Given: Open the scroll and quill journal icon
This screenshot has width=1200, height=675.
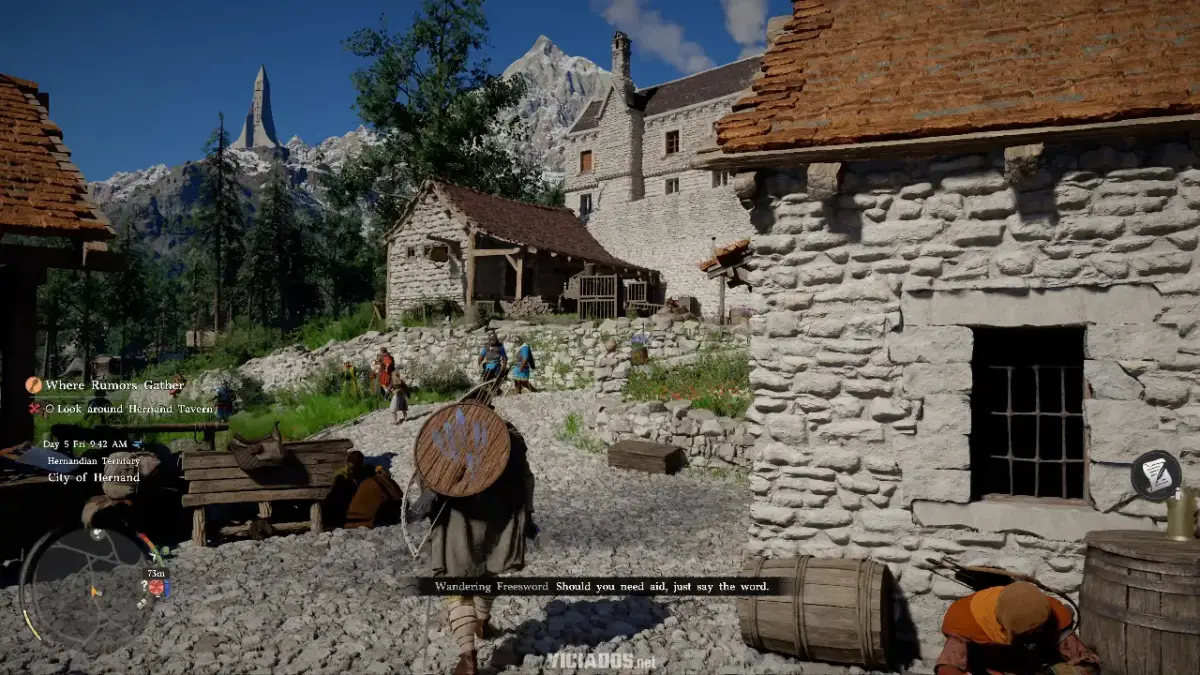Looking at the screenshot, I should point(1156,475).
